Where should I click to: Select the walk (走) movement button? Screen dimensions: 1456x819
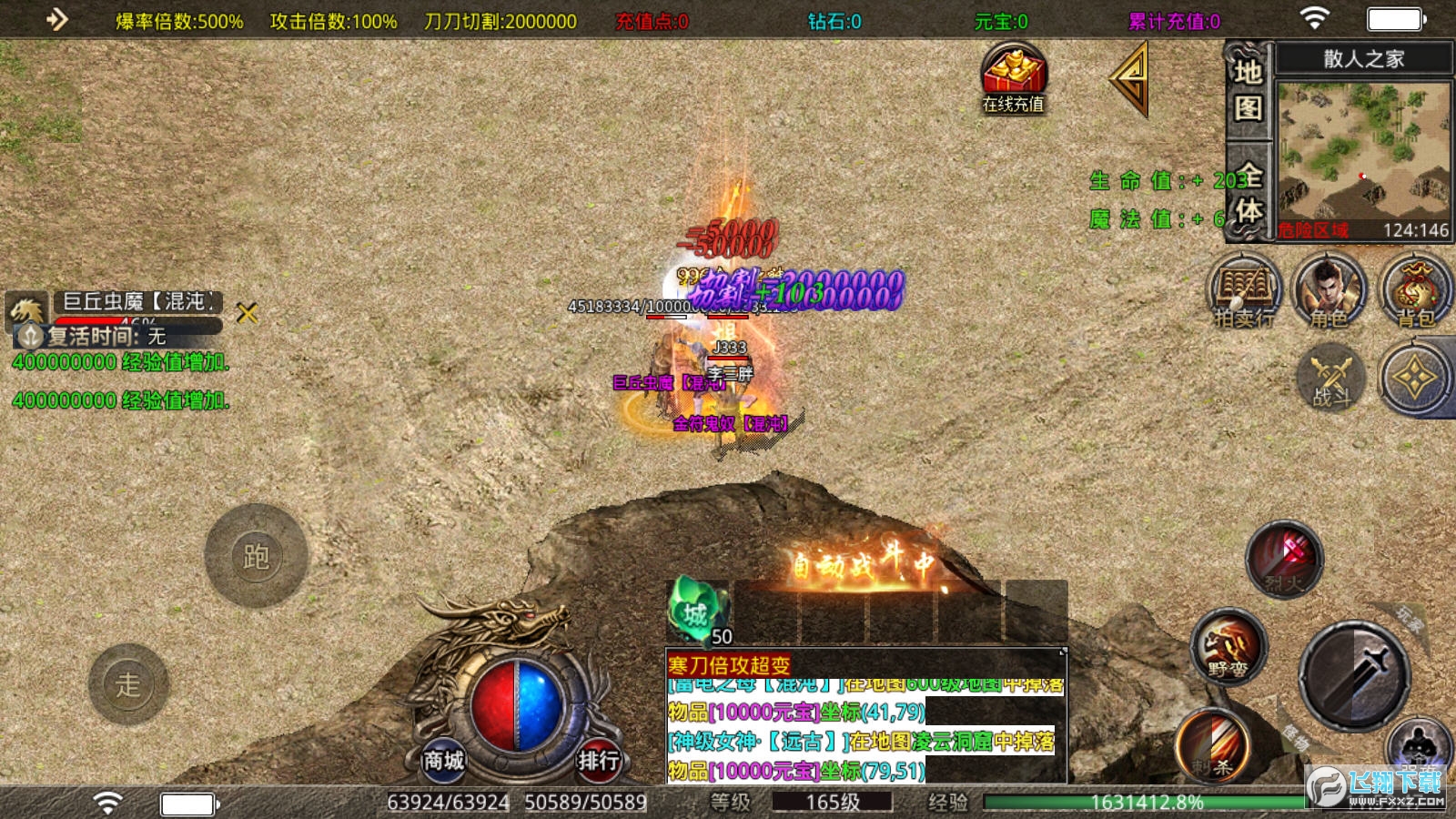pyautogui.click(x=128, y=684)
